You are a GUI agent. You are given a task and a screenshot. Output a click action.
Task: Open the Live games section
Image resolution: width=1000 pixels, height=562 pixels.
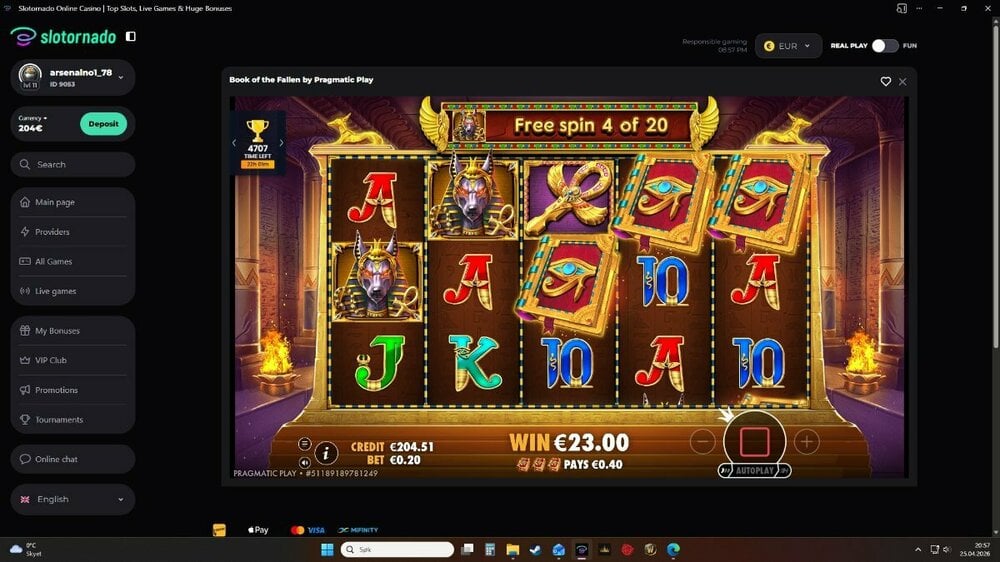pyautogui.click(x=55, y=291)
